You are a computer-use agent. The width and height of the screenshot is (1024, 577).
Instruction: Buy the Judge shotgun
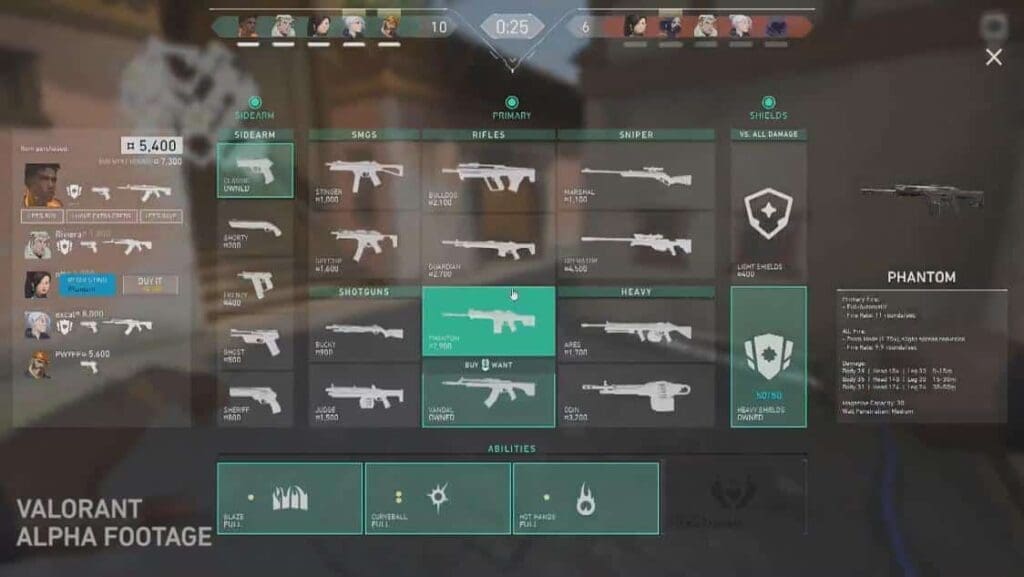(x=364, y=395)
